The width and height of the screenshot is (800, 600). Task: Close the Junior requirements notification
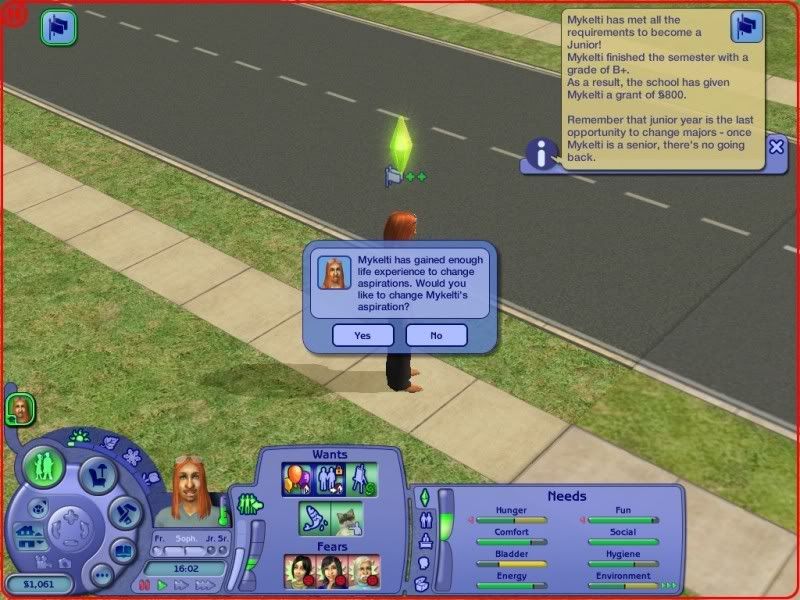(777, 147)
